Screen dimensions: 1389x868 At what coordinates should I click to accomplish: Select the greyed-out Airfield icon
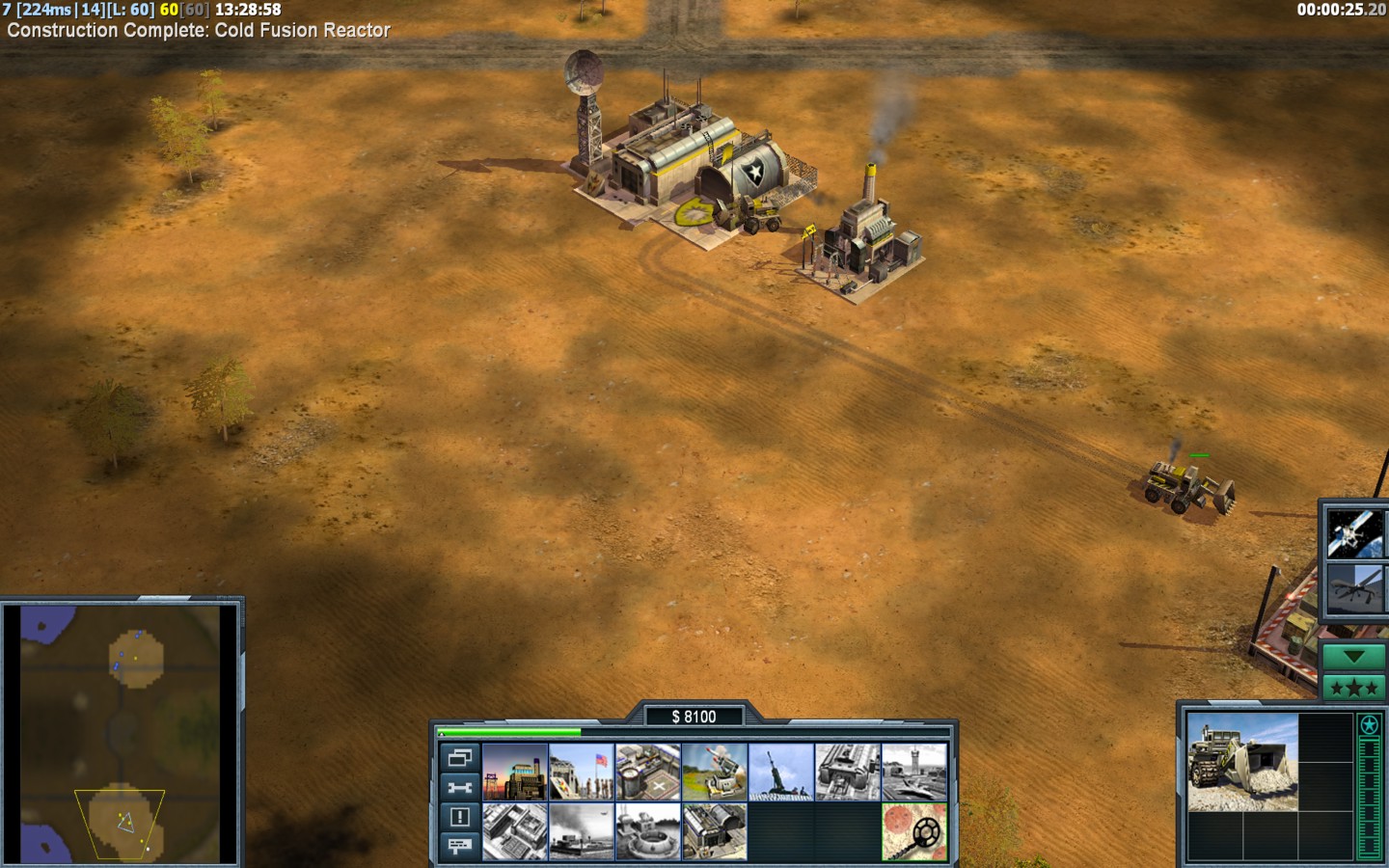click(x=914, y=772)
